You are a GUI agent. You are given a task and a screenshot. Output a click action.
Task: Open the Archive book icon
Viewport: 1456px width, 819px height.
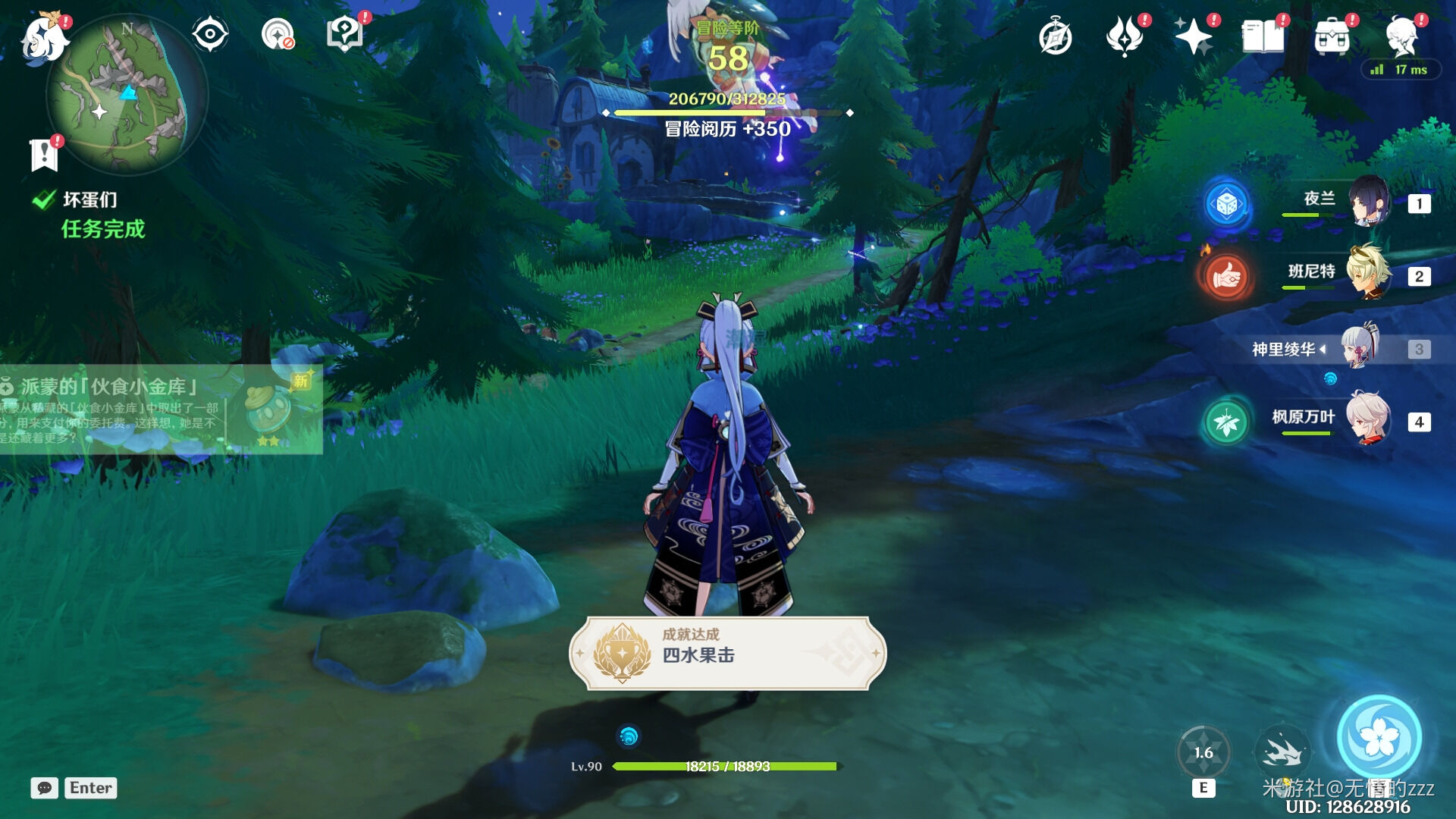coord(1263,36)
